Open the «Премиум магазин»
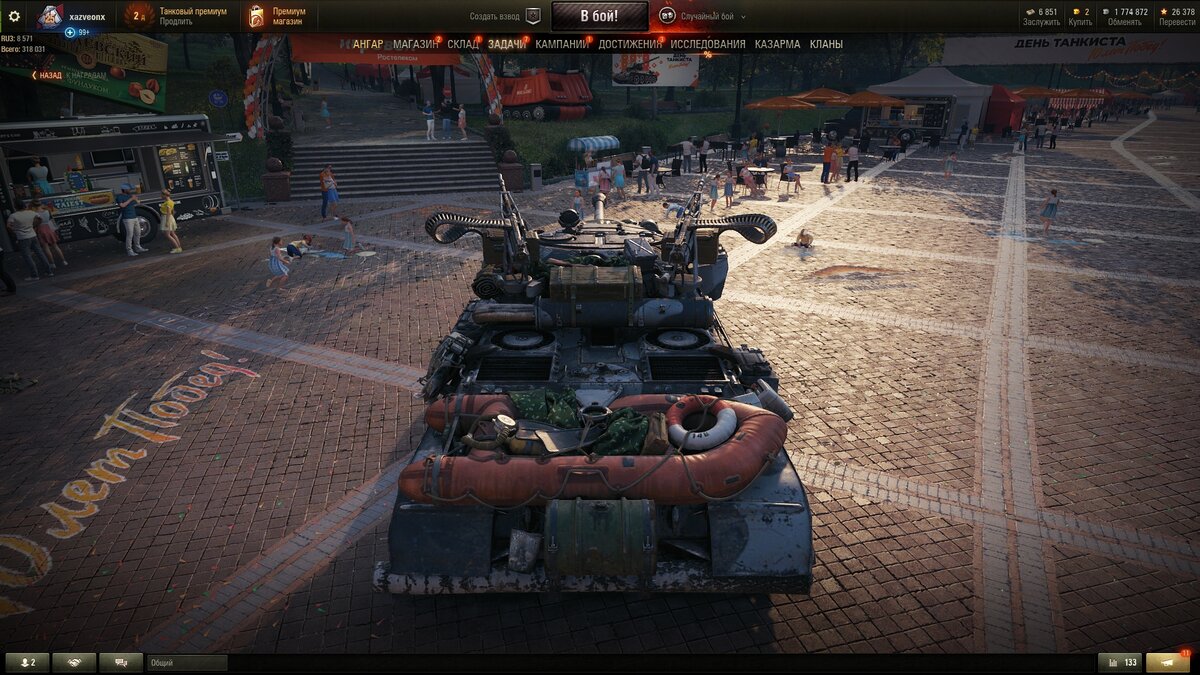This screenshot has width=1200, height=675. [x=289, y=16]
